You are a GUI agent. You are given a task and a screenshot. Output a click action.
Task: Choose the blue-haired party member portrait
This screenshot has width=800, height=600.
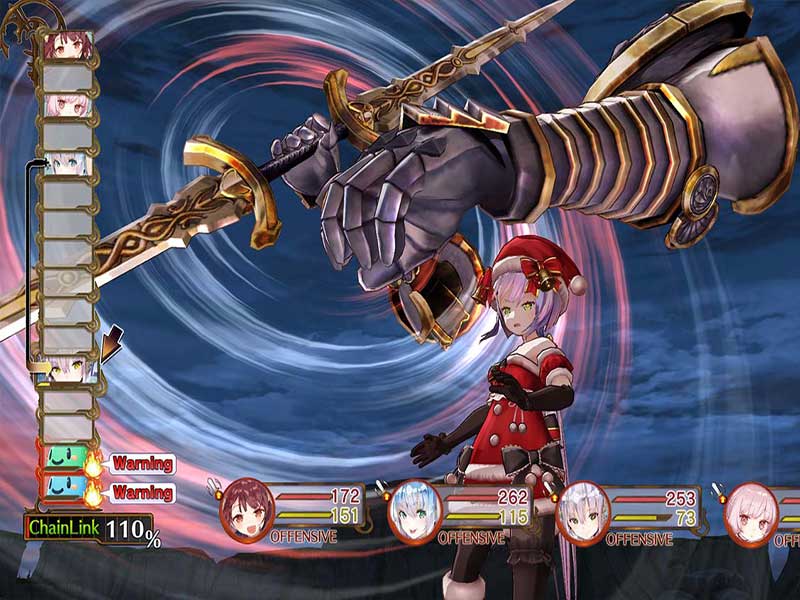[414, 513]
